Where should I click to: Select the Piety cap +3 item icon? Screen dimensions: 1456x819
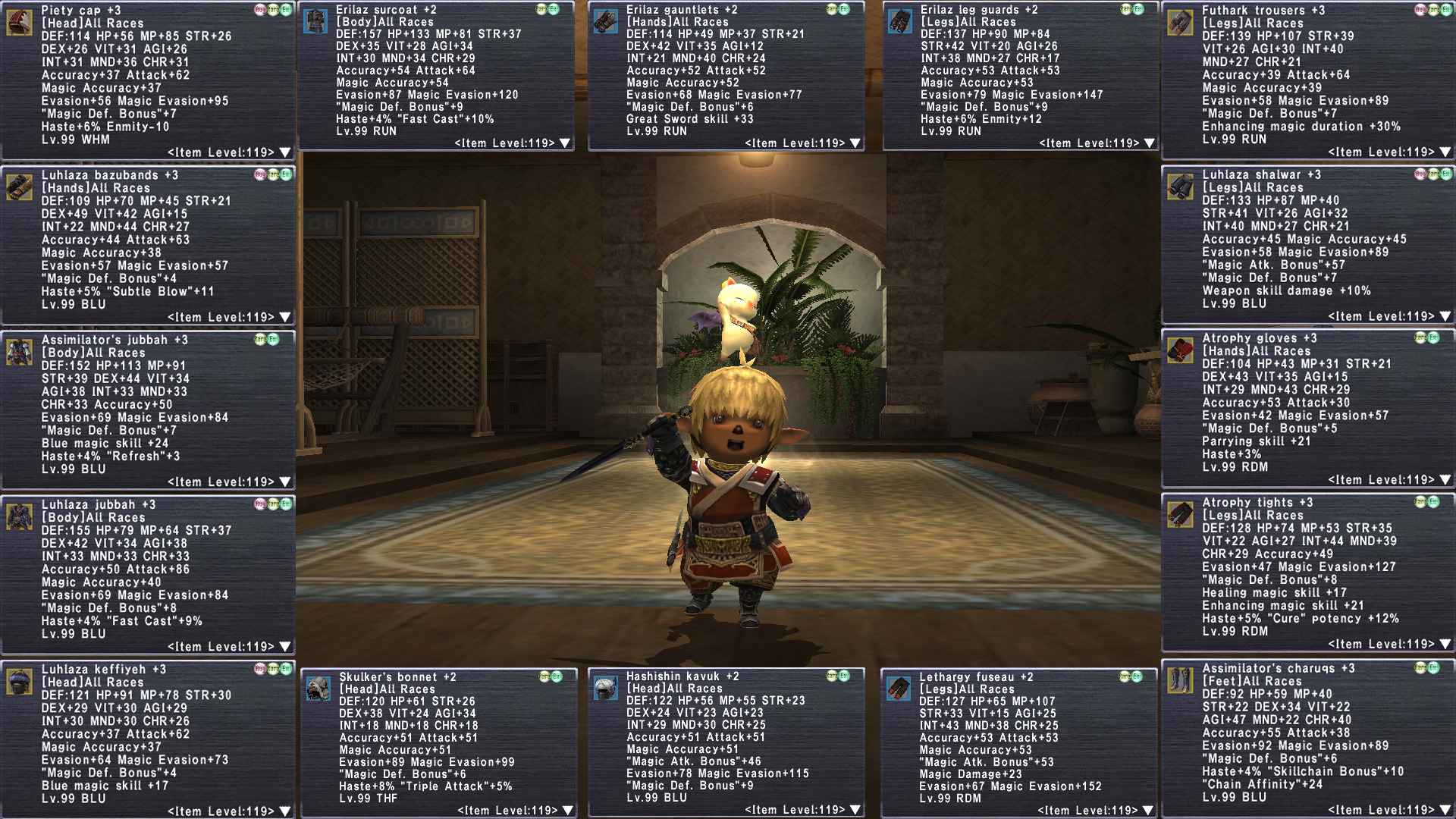point(19,22)
